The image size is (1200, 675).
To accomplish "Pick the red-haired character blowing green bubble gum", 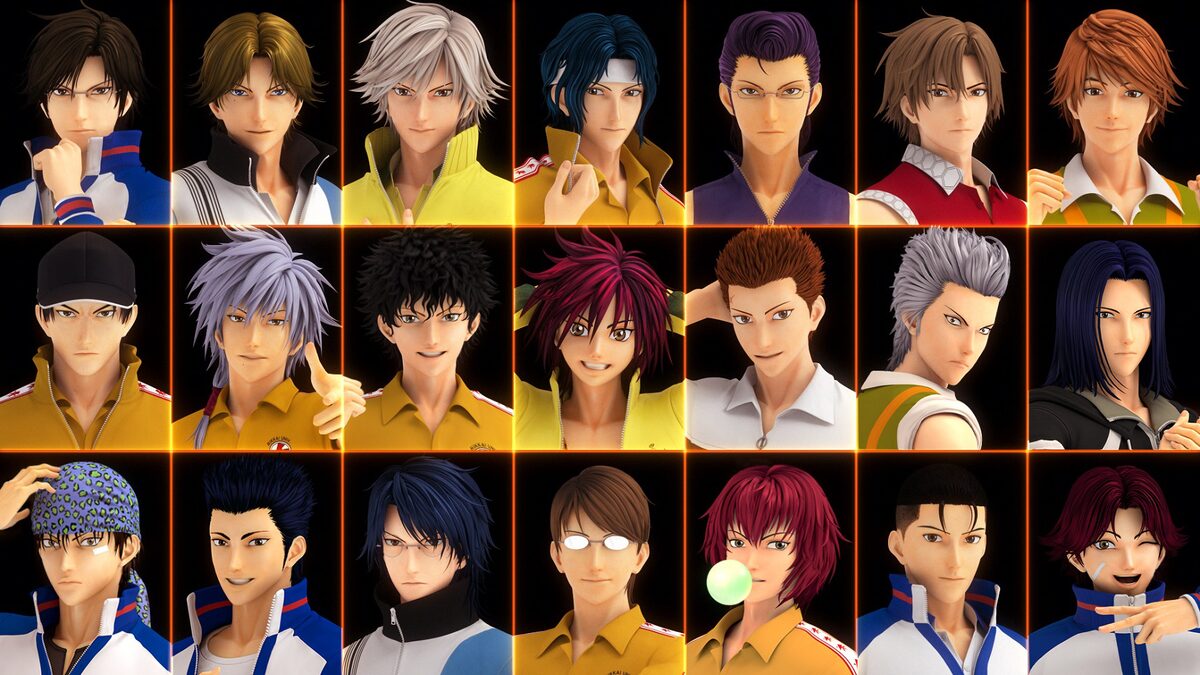I will [770, 563].
